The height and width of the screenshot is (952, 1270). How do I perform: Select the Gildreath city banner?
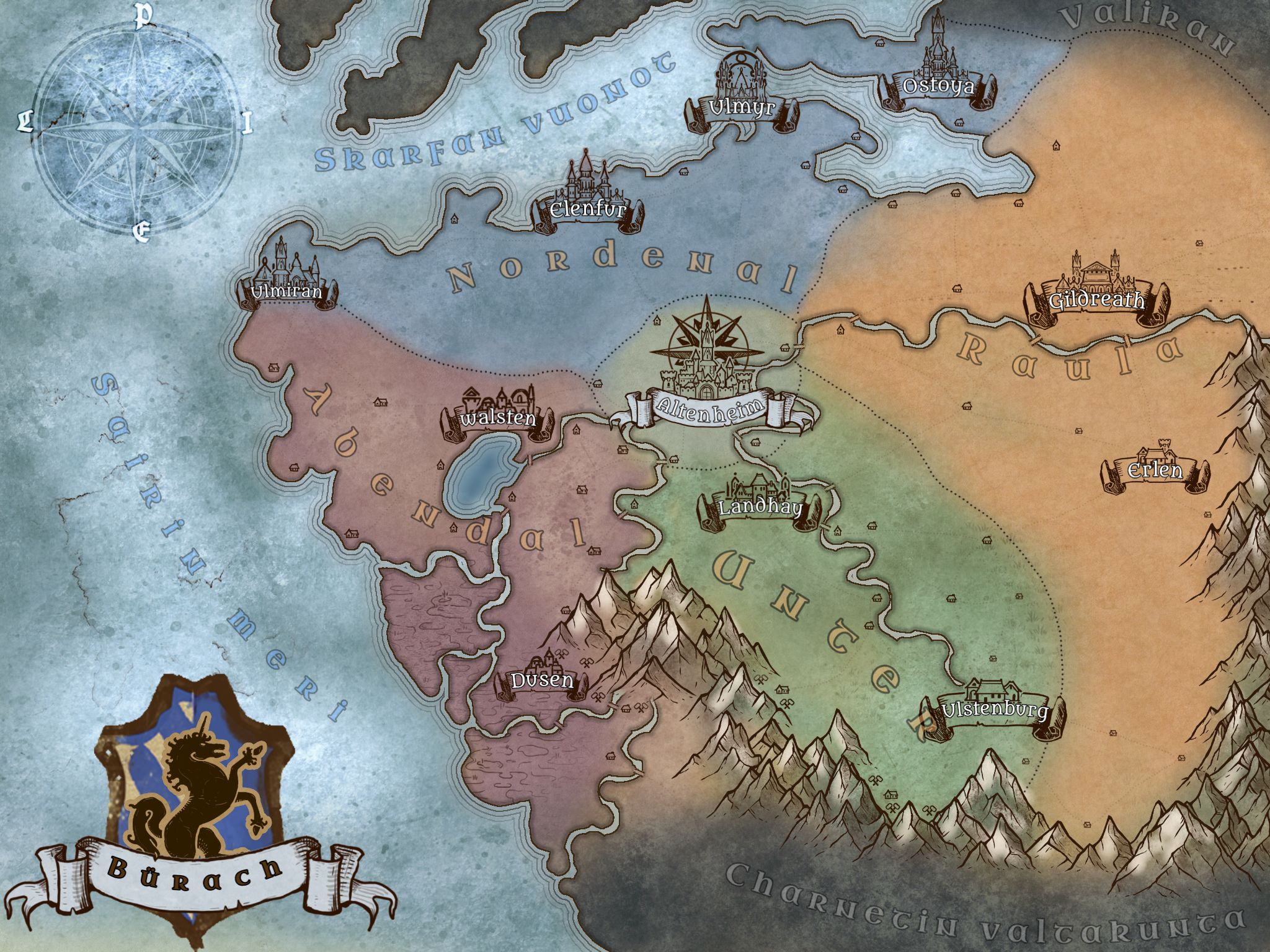pos(1096,301)
